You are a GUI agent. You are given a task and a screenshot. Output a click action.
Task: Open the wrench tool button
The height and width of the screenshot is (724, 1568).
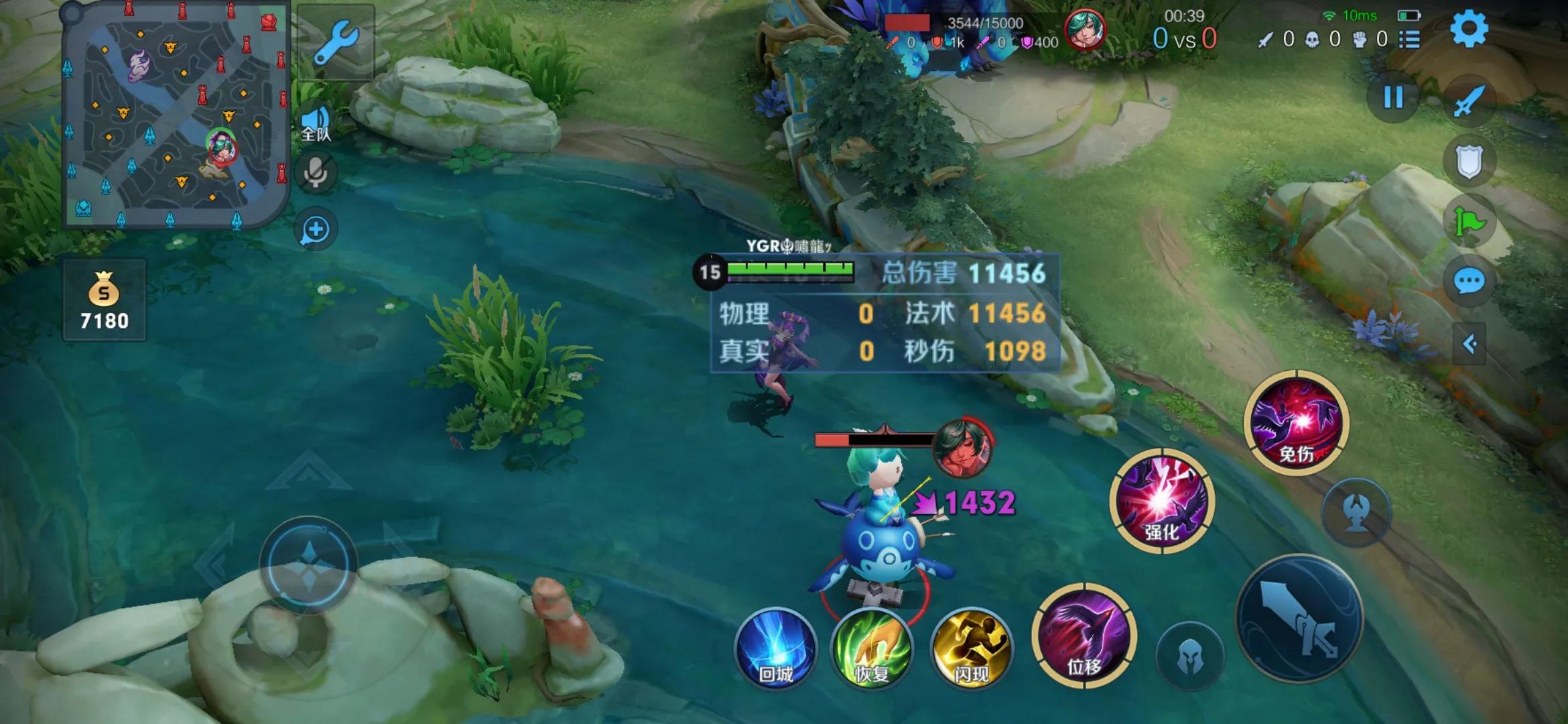[x=336, y=42]
